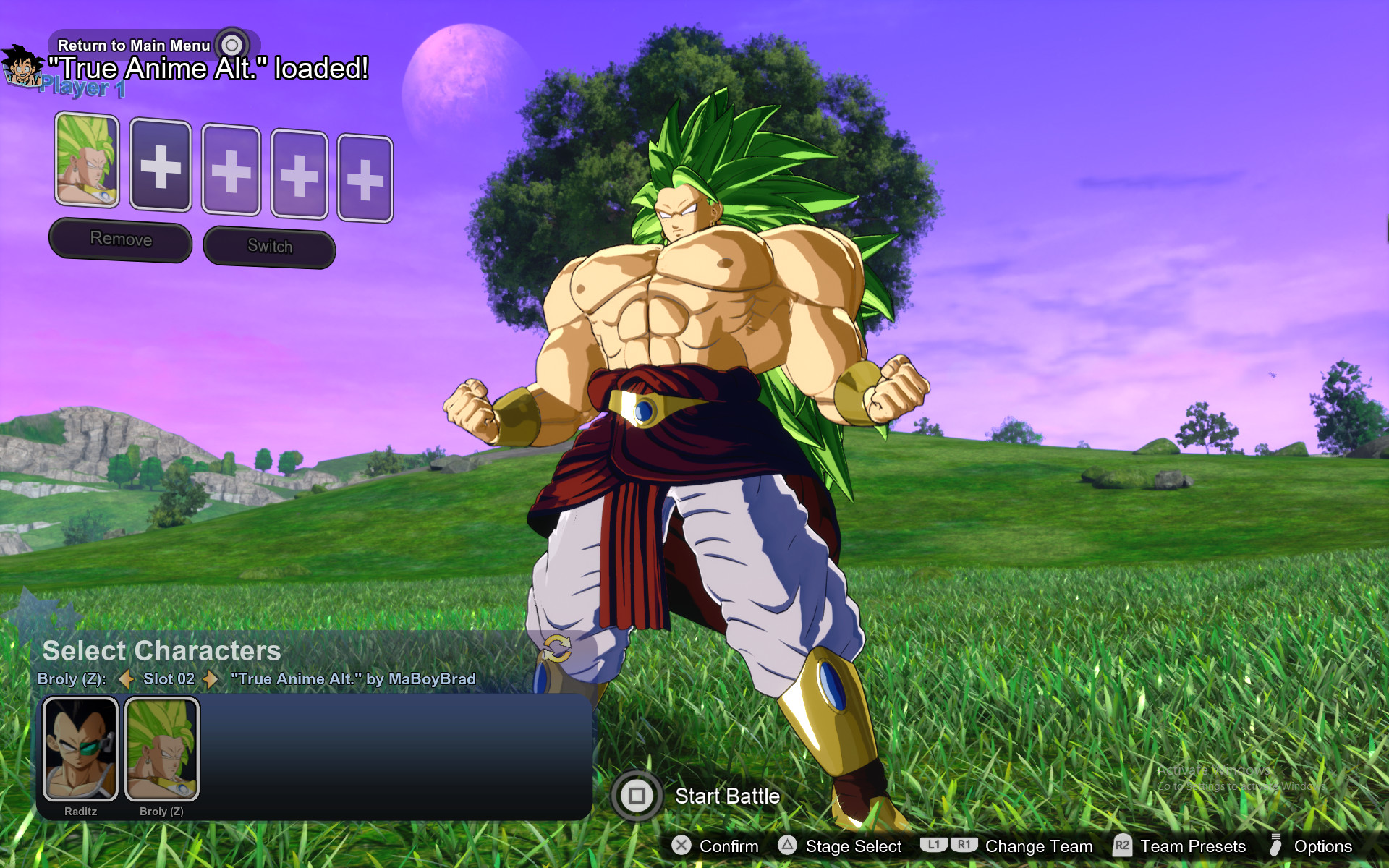The width and height of the screenshot is (1389, 868).
Task: Click the left arrow before Slot 02
Action: point(125,680)
